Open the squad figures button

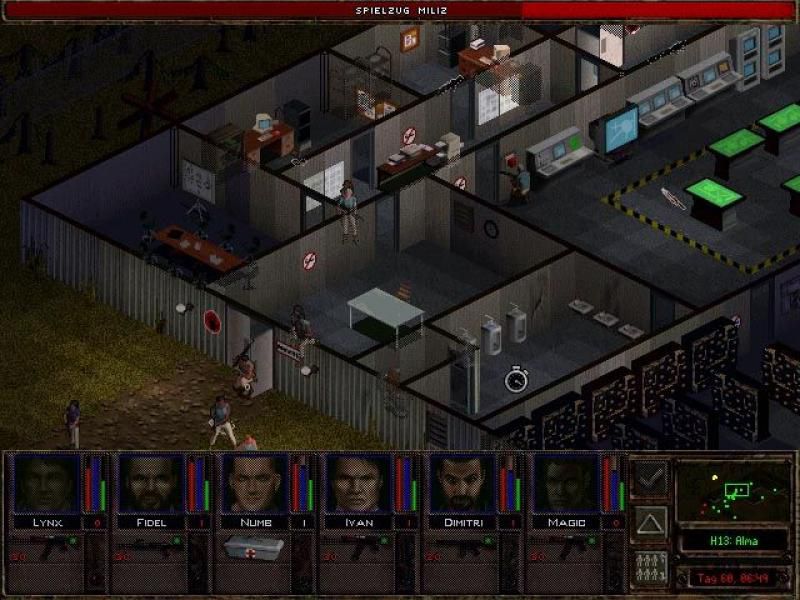click(651, 567)
